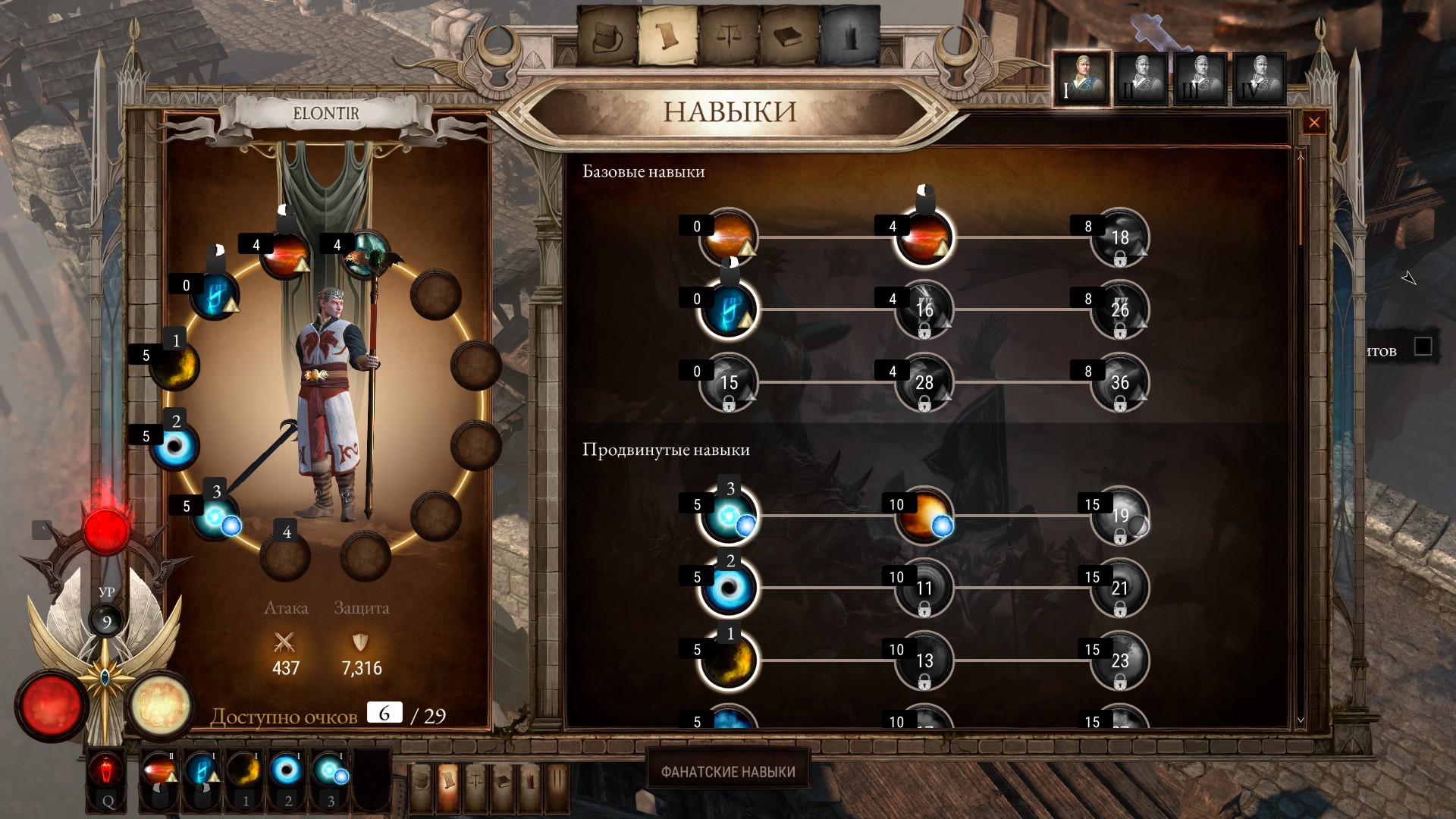Select locked base skill numbered 36

click(1120, 383)
